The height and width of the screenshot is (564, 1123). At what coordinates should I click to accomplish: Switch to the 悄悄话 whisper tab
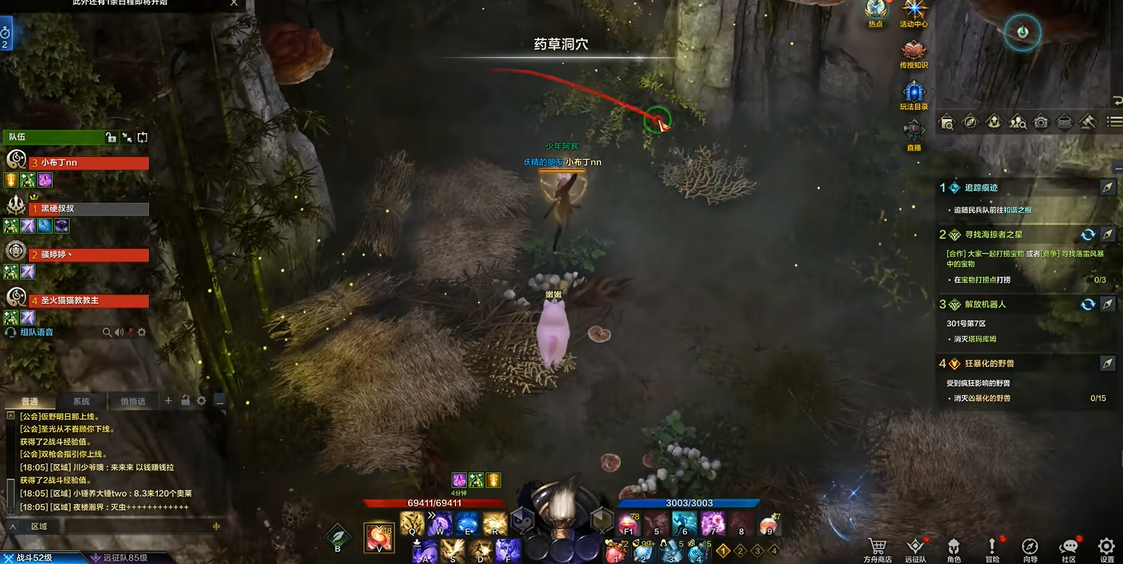pyautogui.click(x=132, y=401)
